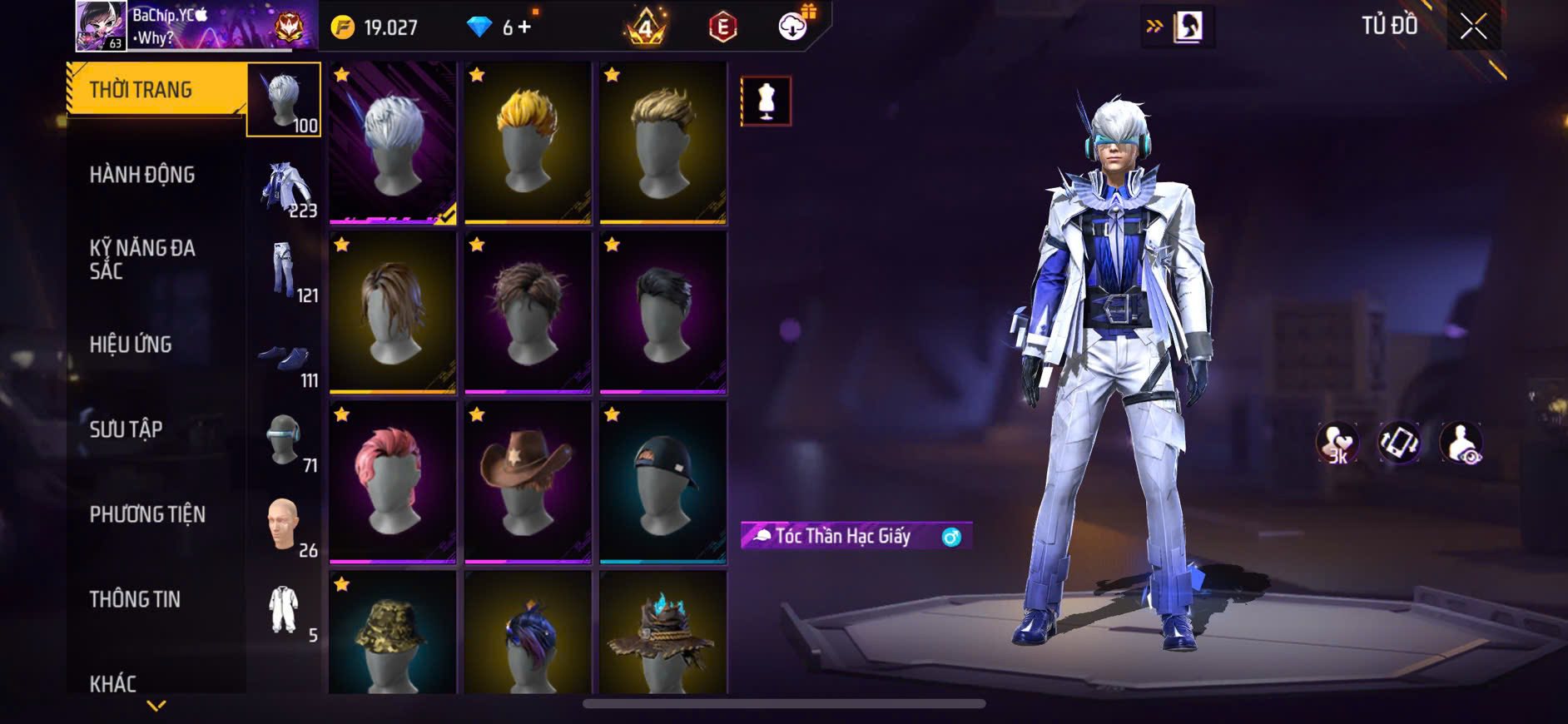Screen dimensions: 1568x724
Task: Select the jacket subcategory with 223 items
Action: pyautogui.click(x=285, y=189)
